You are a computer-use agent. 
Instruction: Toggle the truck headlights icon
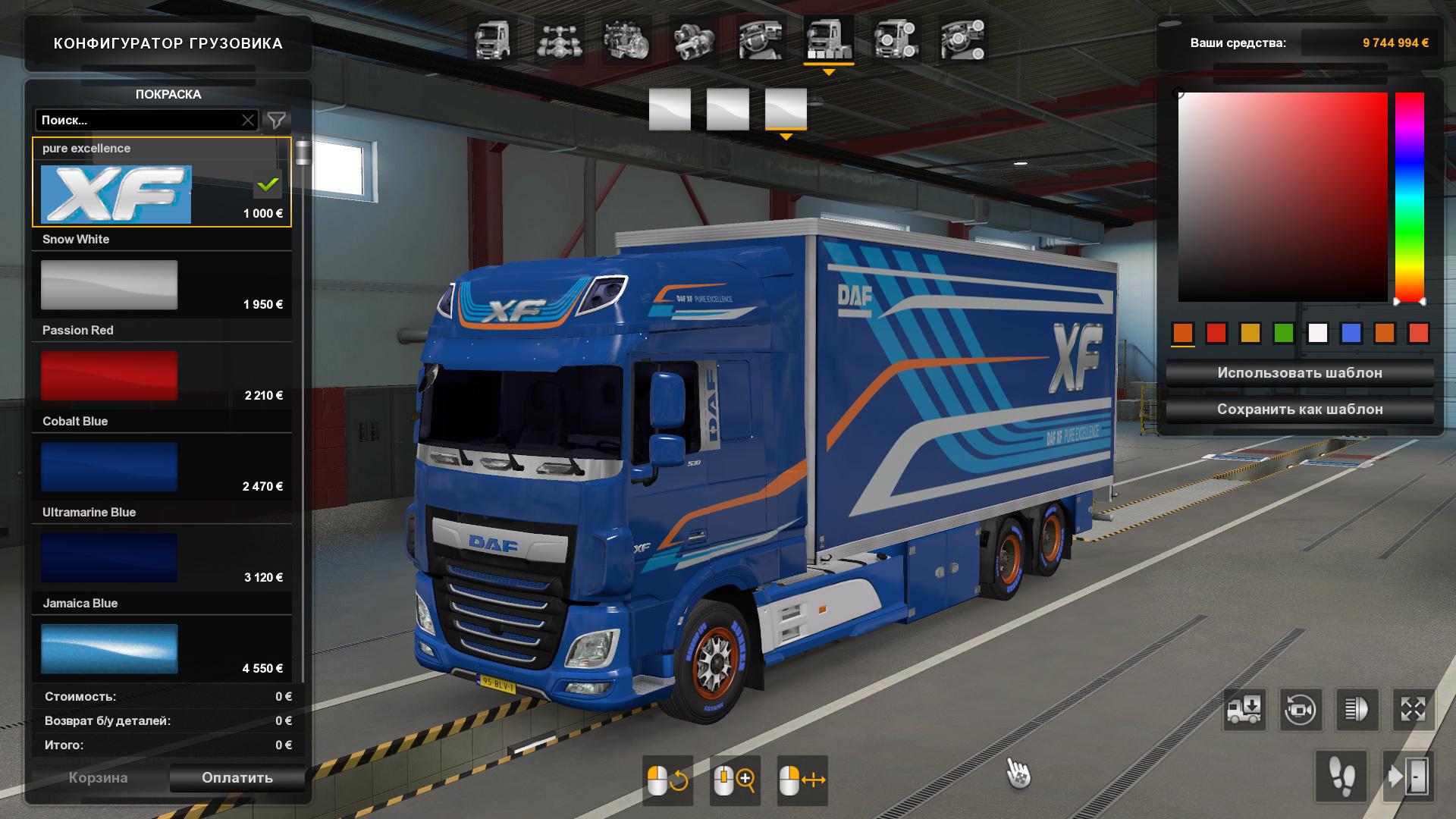pyautogui.click(x=1356, y=710)
